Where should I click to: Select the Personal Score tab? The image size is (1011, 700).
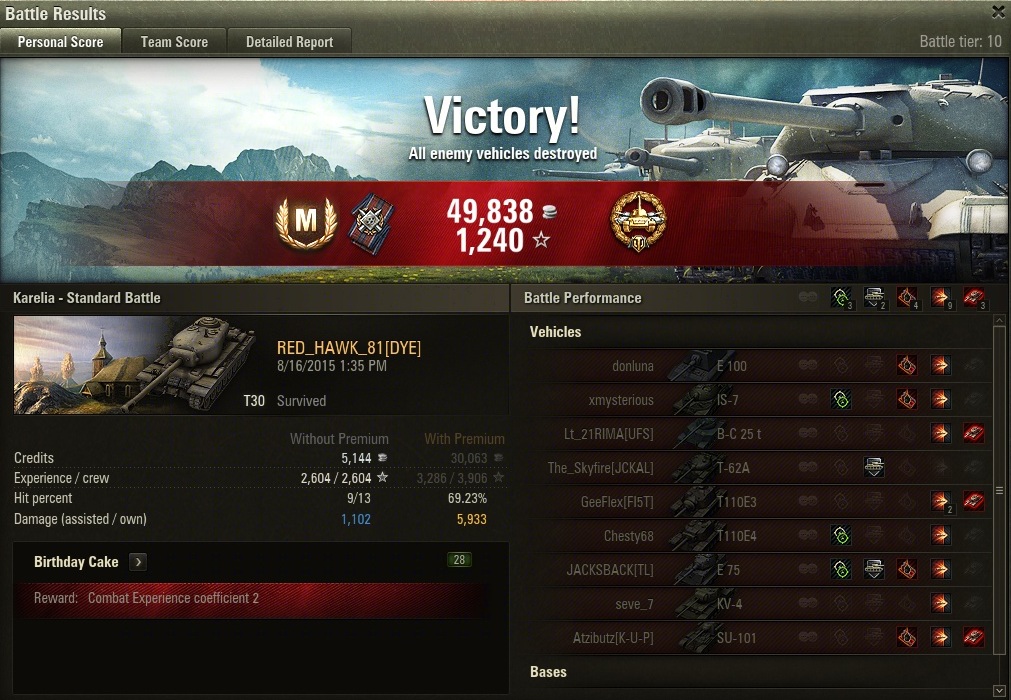tap(60, 41)
